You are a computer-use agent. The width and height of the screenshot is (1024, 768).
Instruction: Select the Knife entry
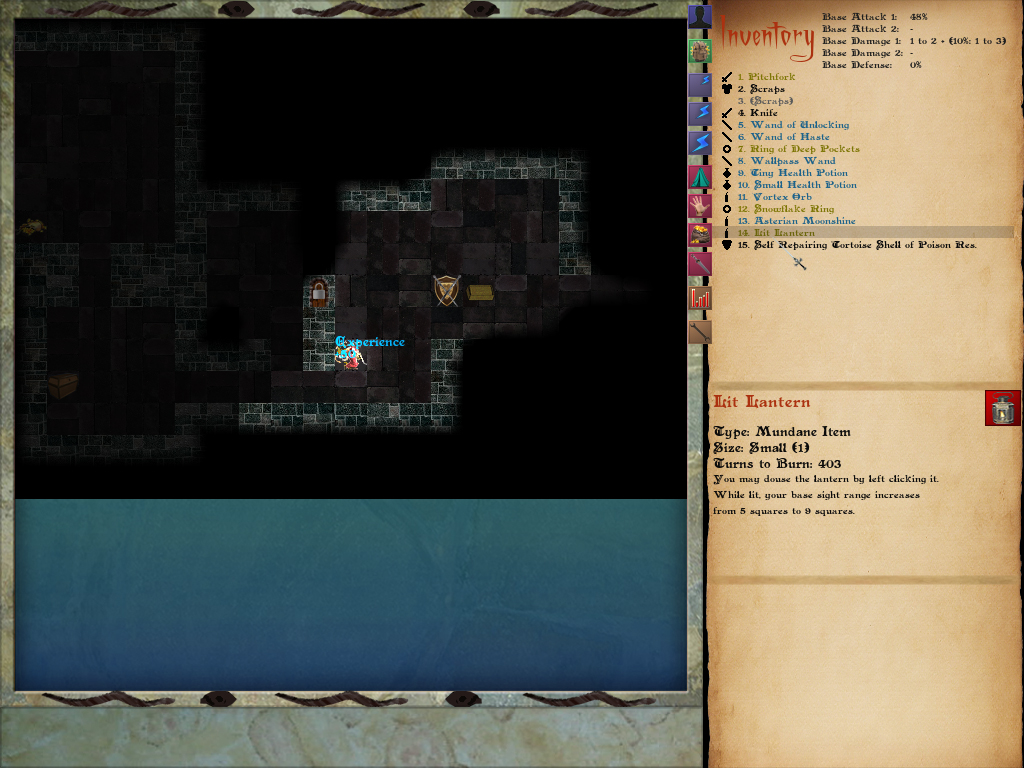click(x=763, y=113)
